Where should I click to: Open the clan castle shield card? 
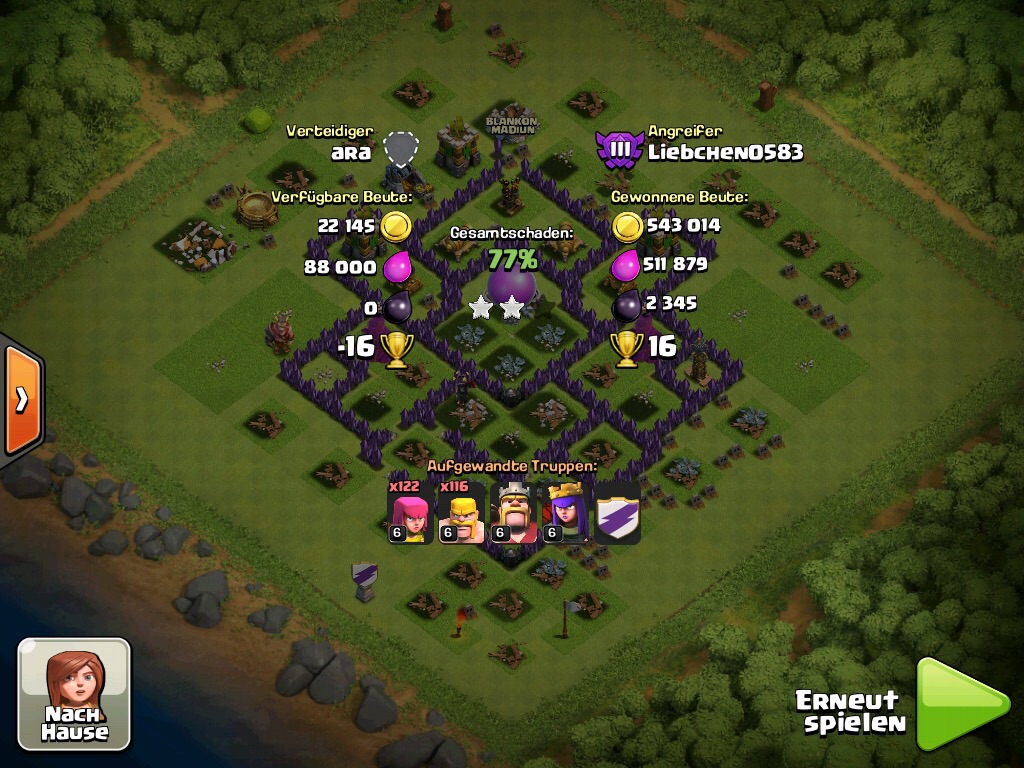click(x=618, y=513)
